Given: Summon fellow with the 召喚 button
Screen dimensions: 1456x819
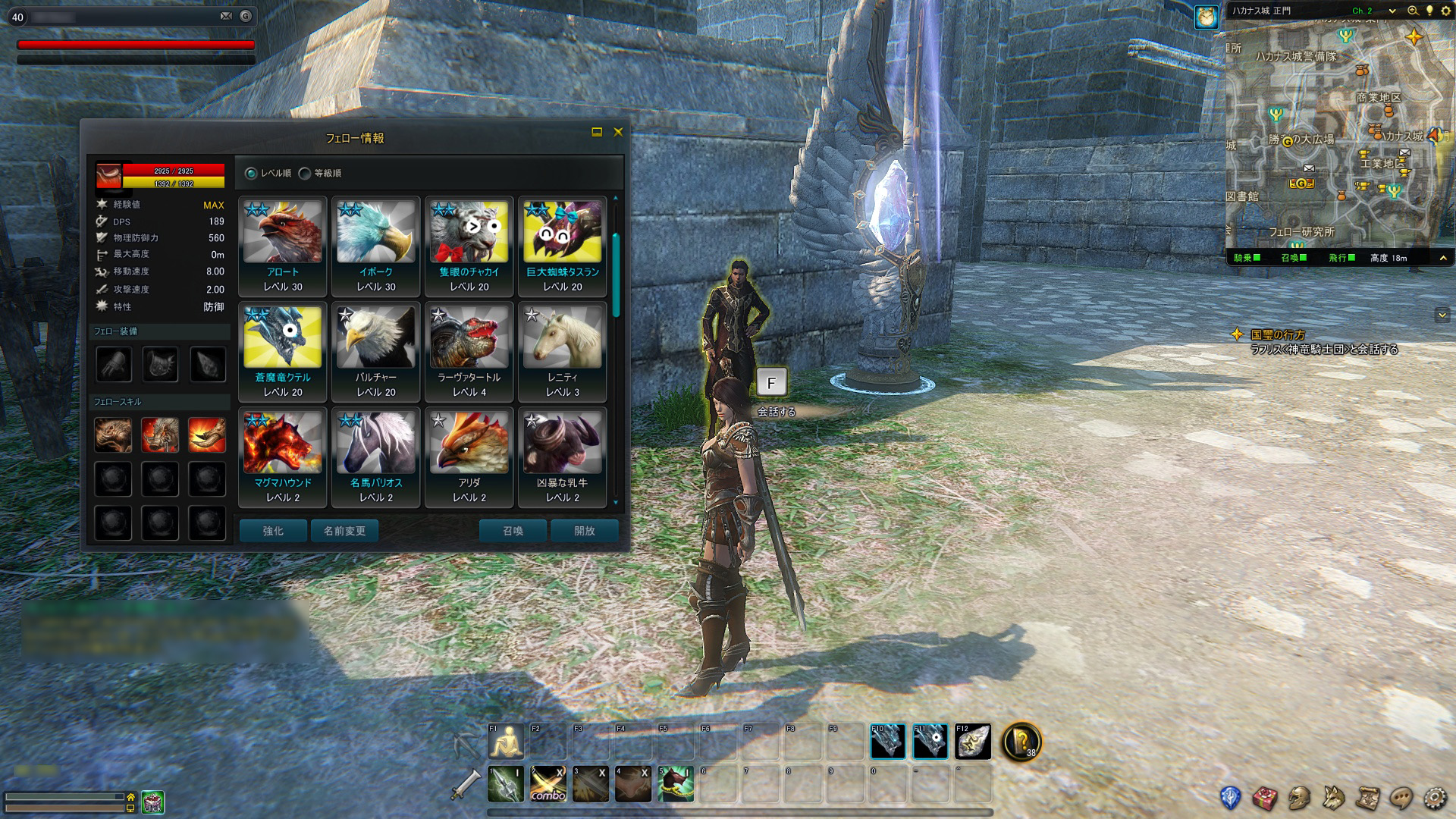Looking at the screenshot, I should (513, 531).
